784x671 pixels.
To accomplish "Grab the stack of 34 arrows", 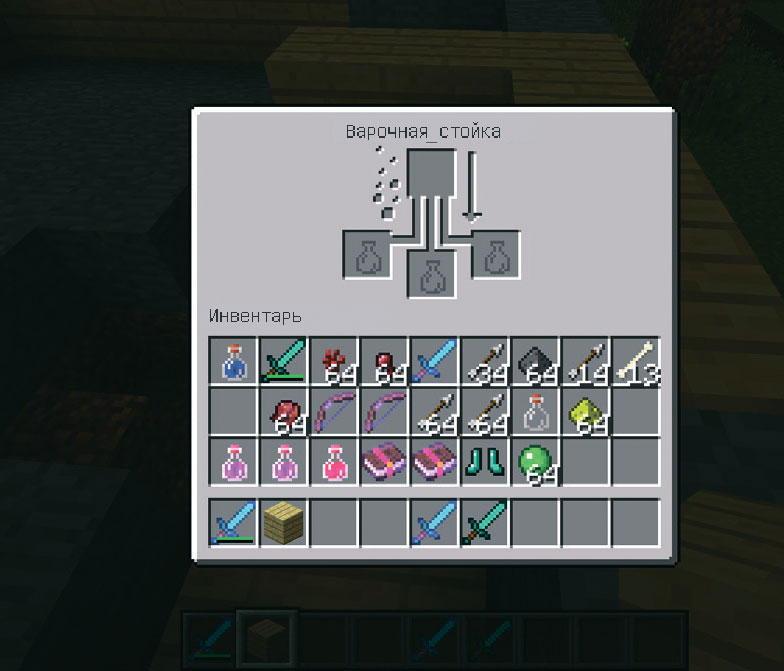I will click(x=485, y=361).
